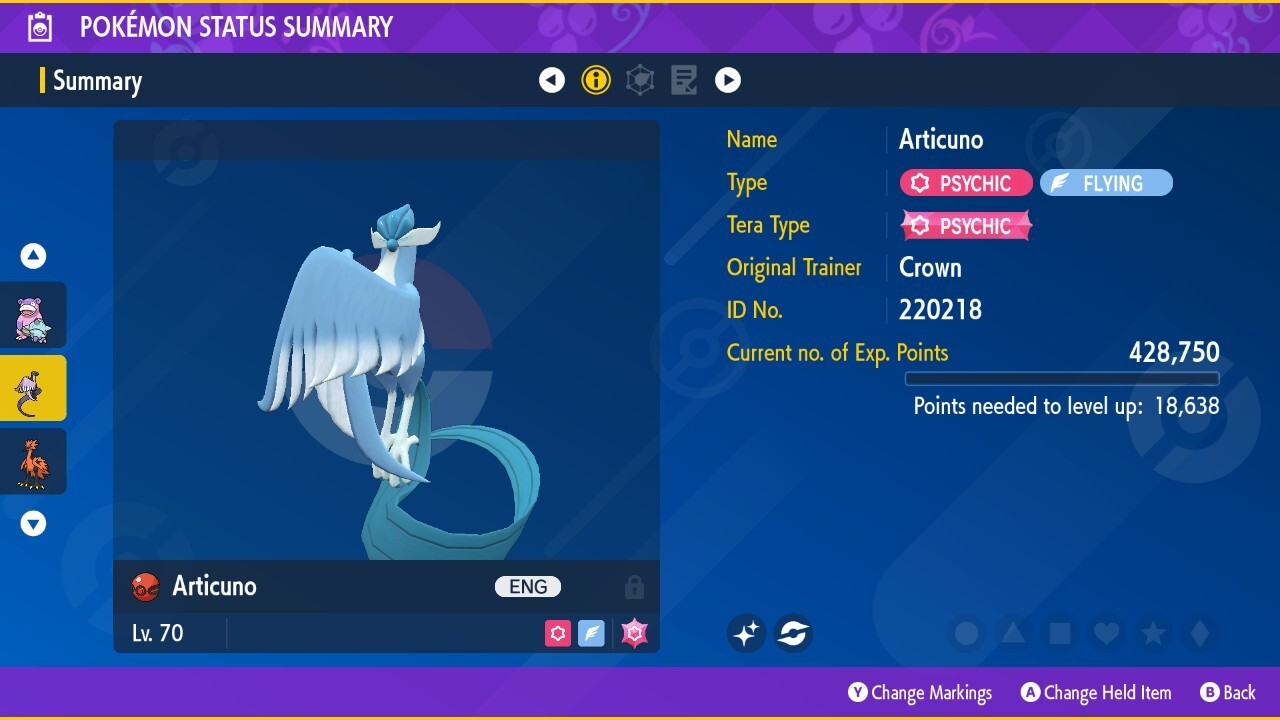Select the yellow info summary tab
The width and height of the screenshot is (1280, 720).
[596, 80]
